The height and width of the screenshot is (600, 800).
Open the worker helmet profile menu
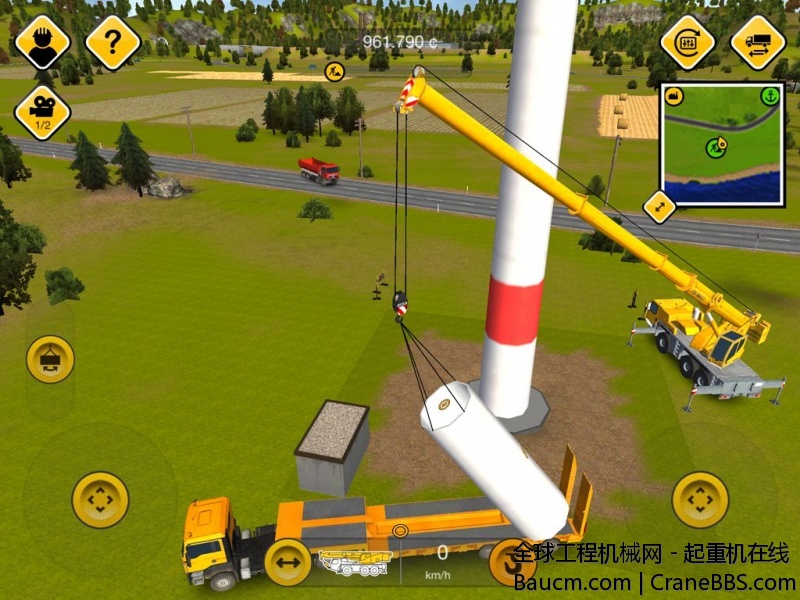pyautogui.click(x=42, y=43)
